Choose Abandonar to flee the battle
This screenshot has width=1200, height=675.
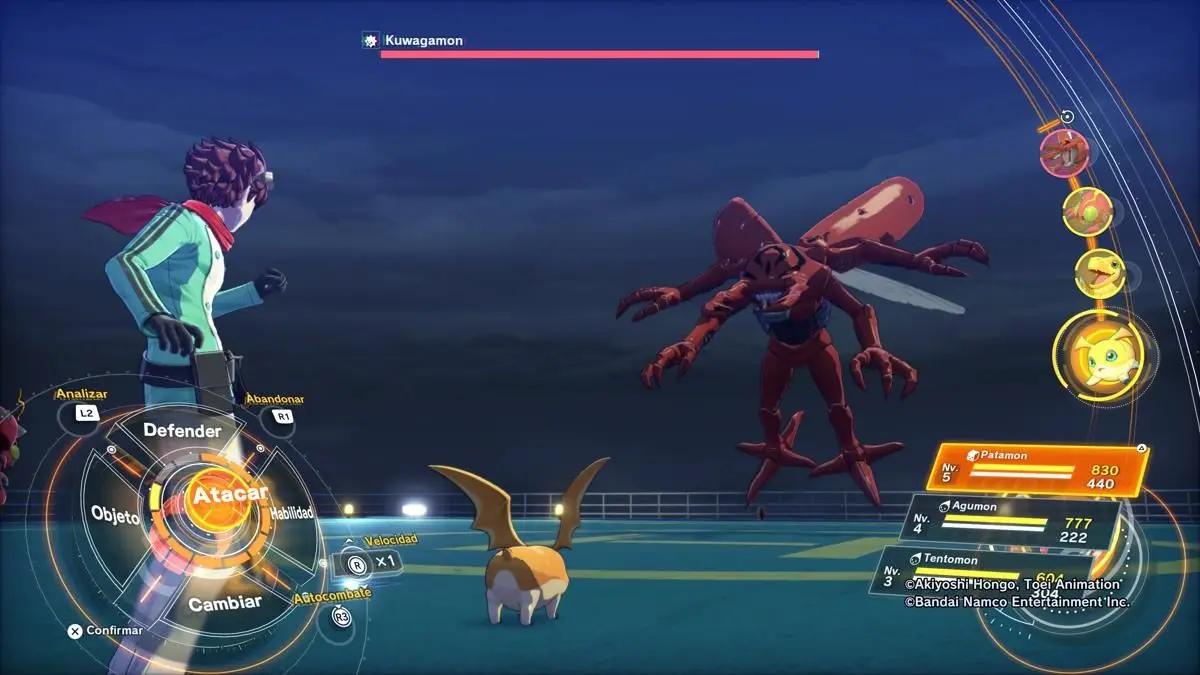pos(283,416)
